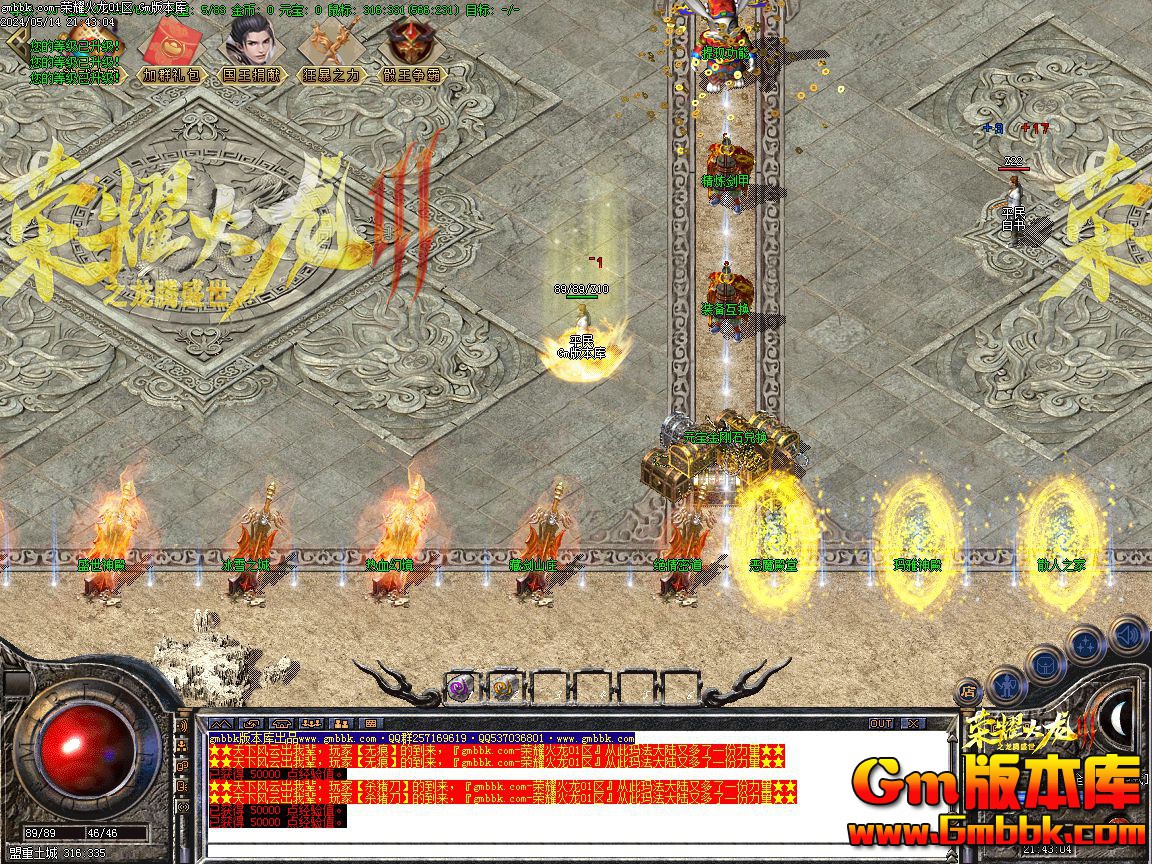Select the purple spiral stone belt slot

point(460,688)
